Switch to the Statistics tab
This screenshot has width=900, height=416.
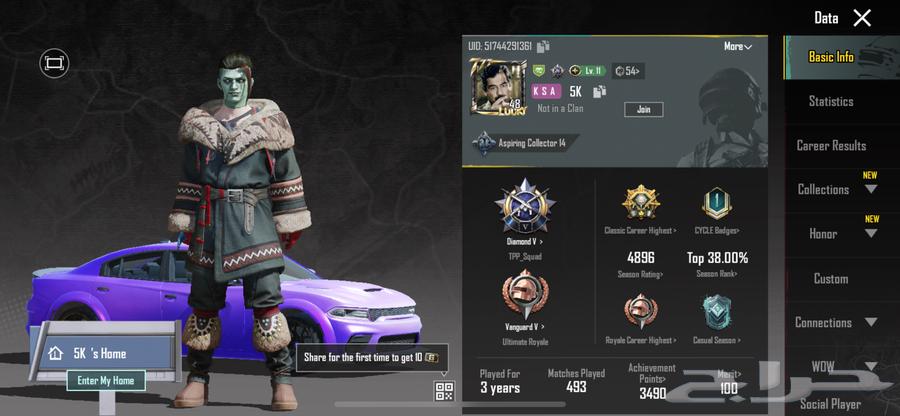pos(831,101)
